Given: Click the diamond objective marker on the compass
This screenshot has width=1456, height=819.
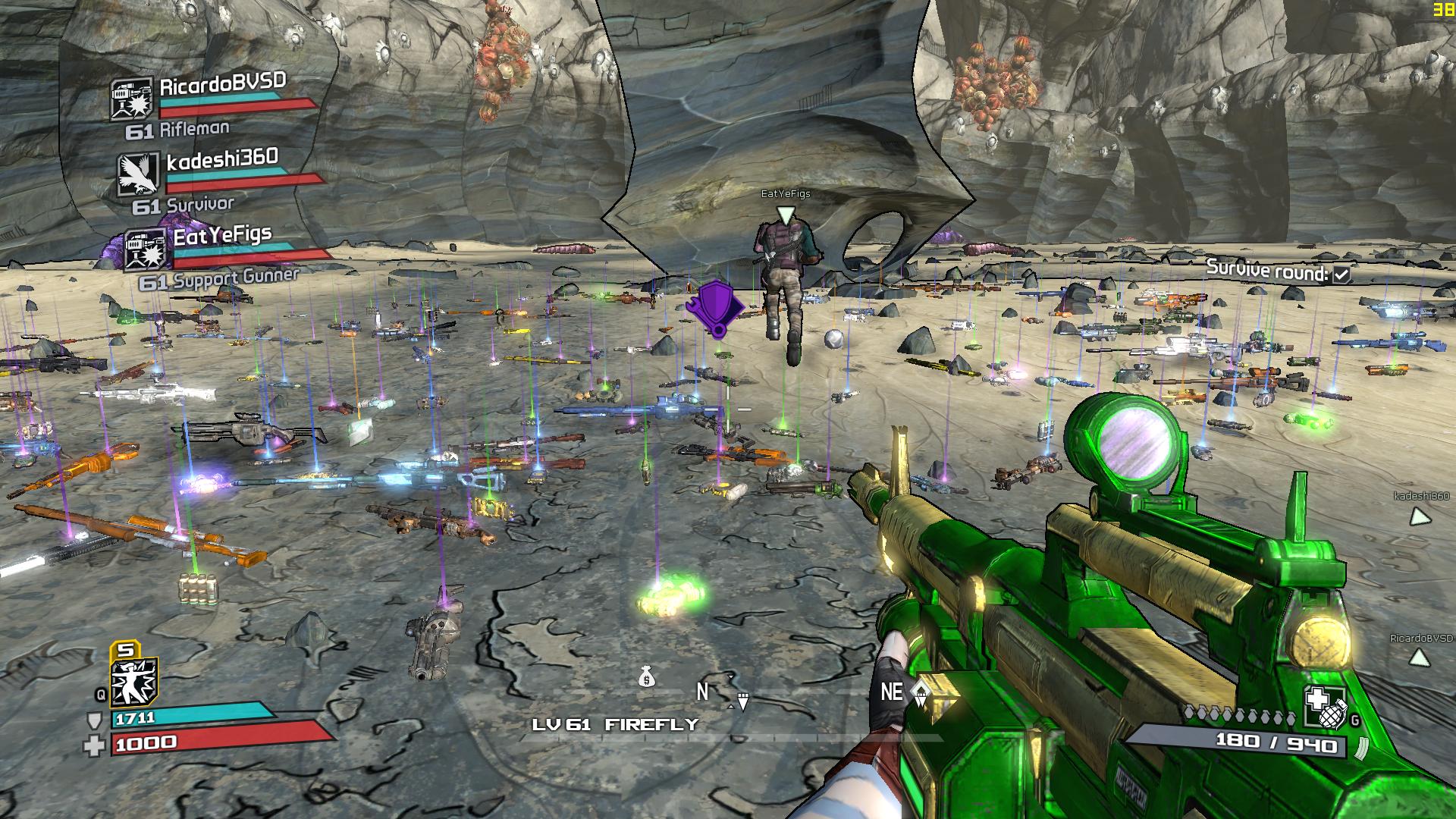Looking at the screenshot, I should pyautogui.click(x=921, y=692).
